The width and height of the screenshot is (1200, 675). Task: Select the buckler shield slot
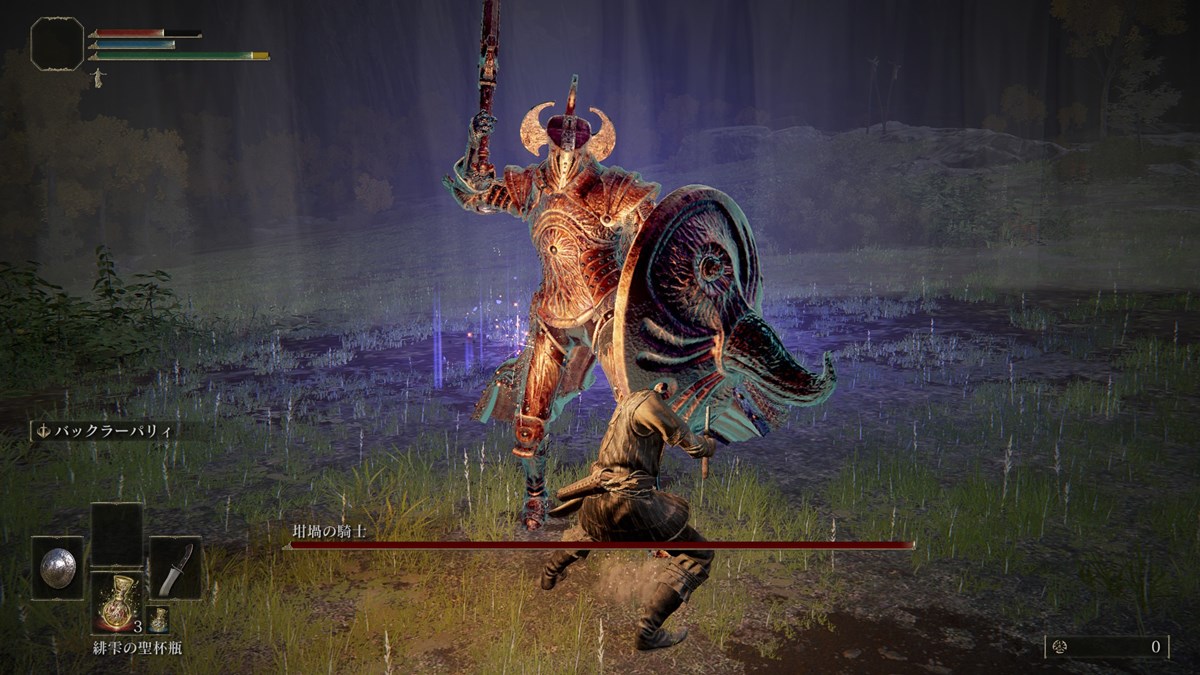(56, 568)
